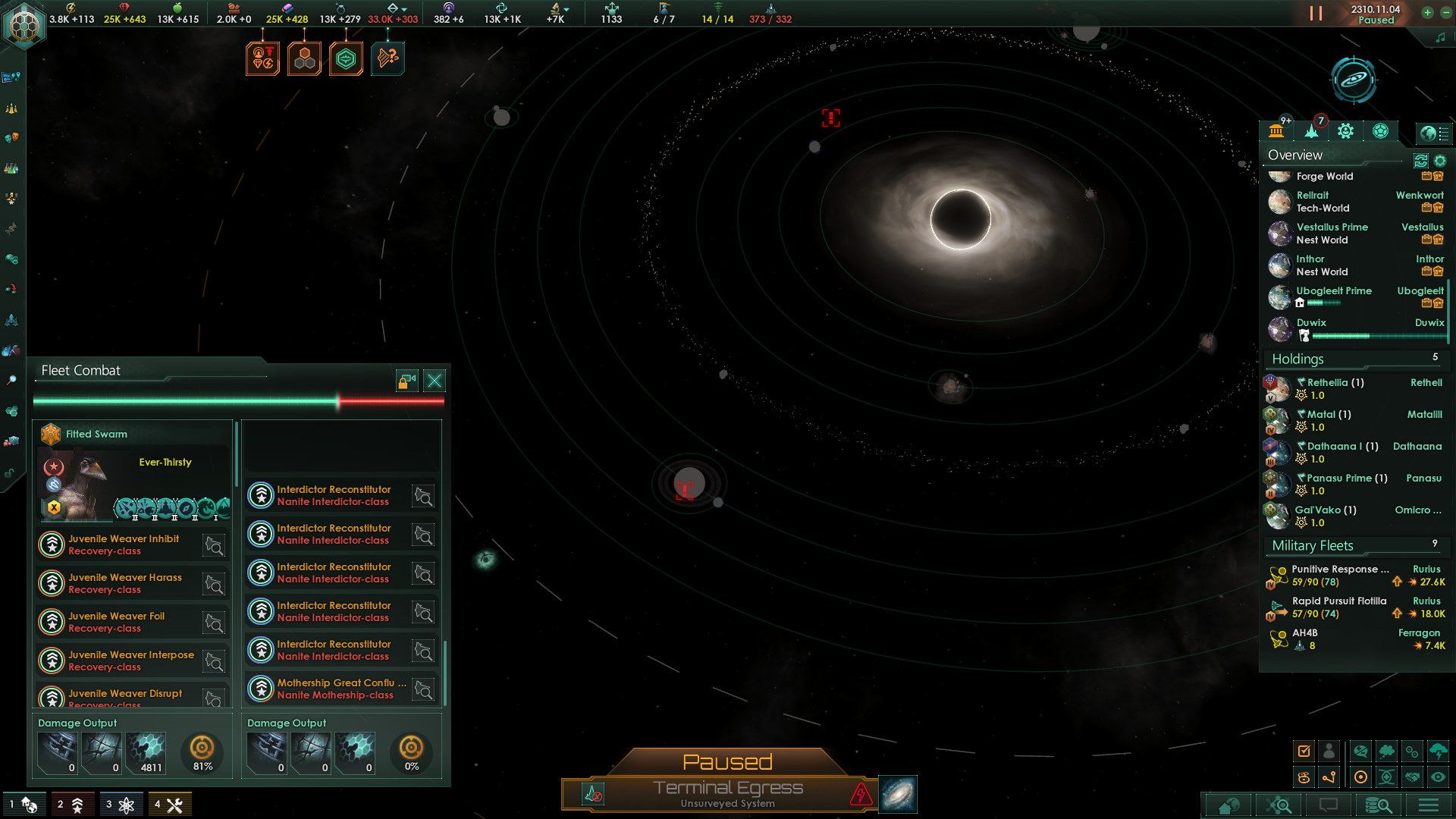Collapse the Holdings section
This screenshot has width=1456, height=819.
pos(1296,359)
